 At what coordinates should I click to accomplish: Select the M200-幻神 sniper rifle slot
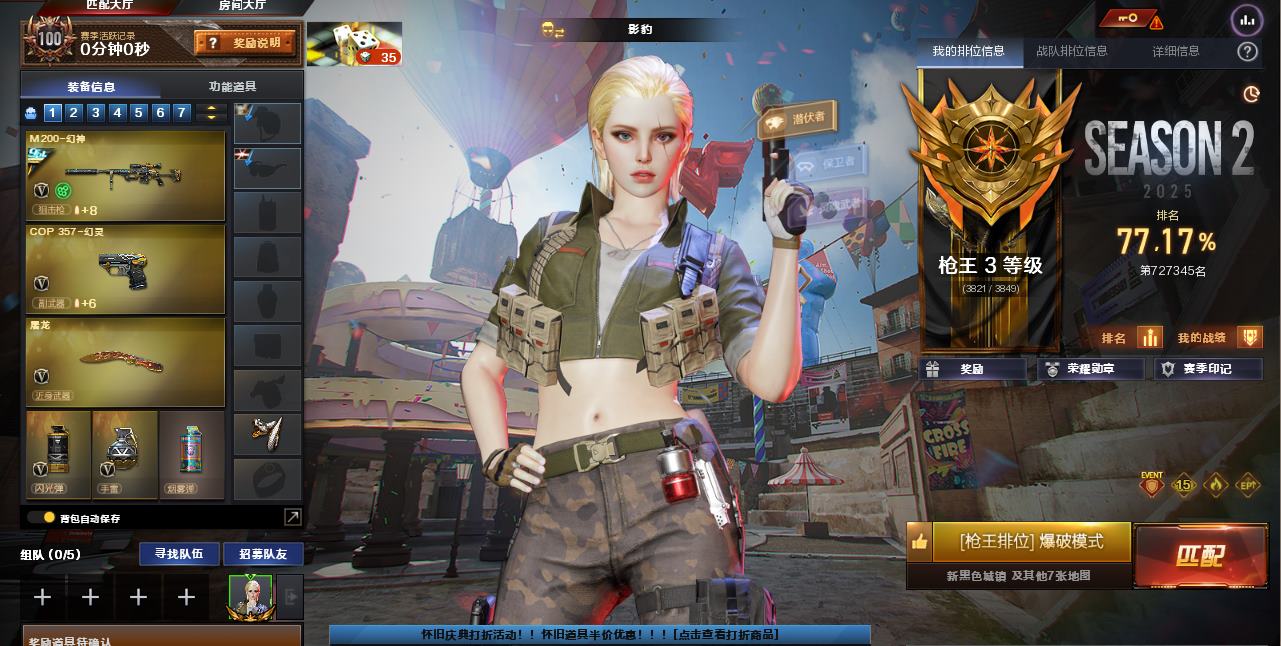pyautogui.click(x=126, y=176)
